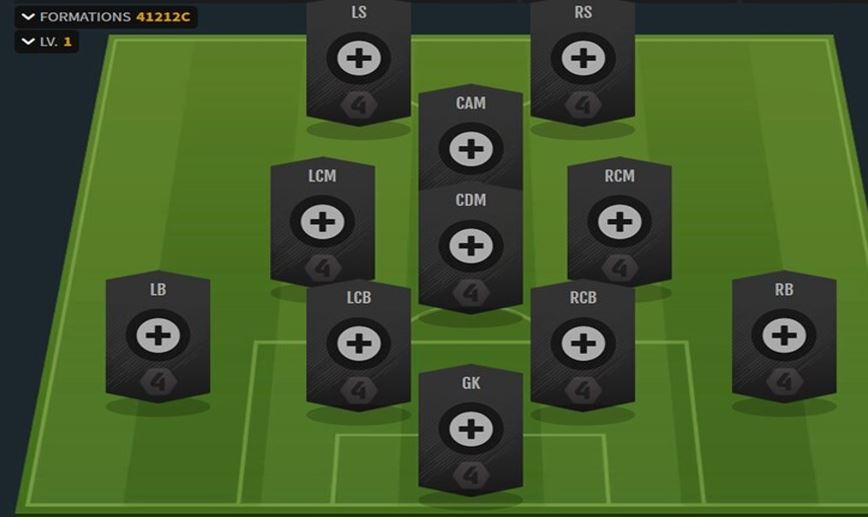Expand the LV. 1 level dropdown
The image size is (868, 517).
(x=46, y=42)
